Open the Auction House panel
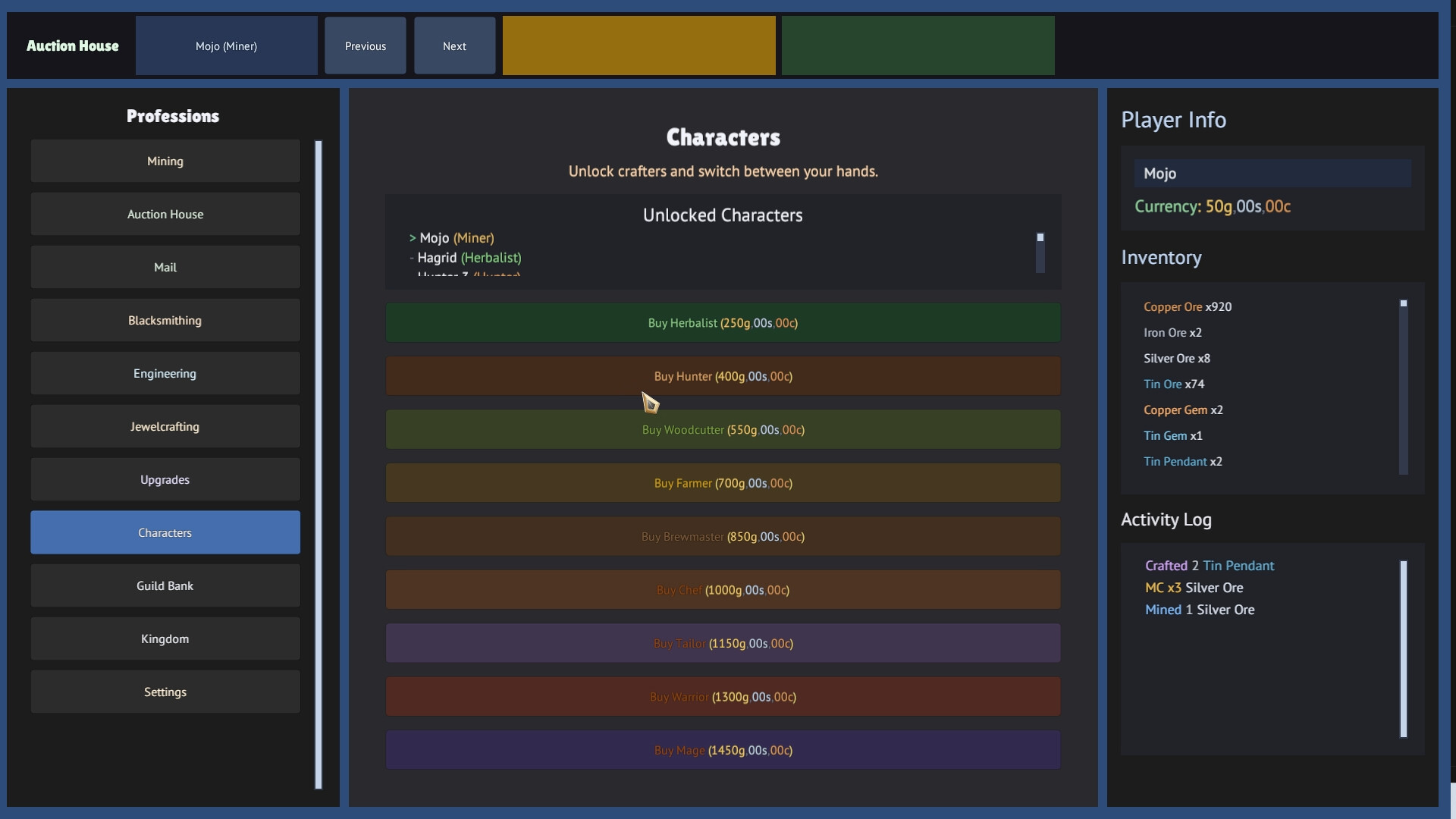 tap(165, 214)
